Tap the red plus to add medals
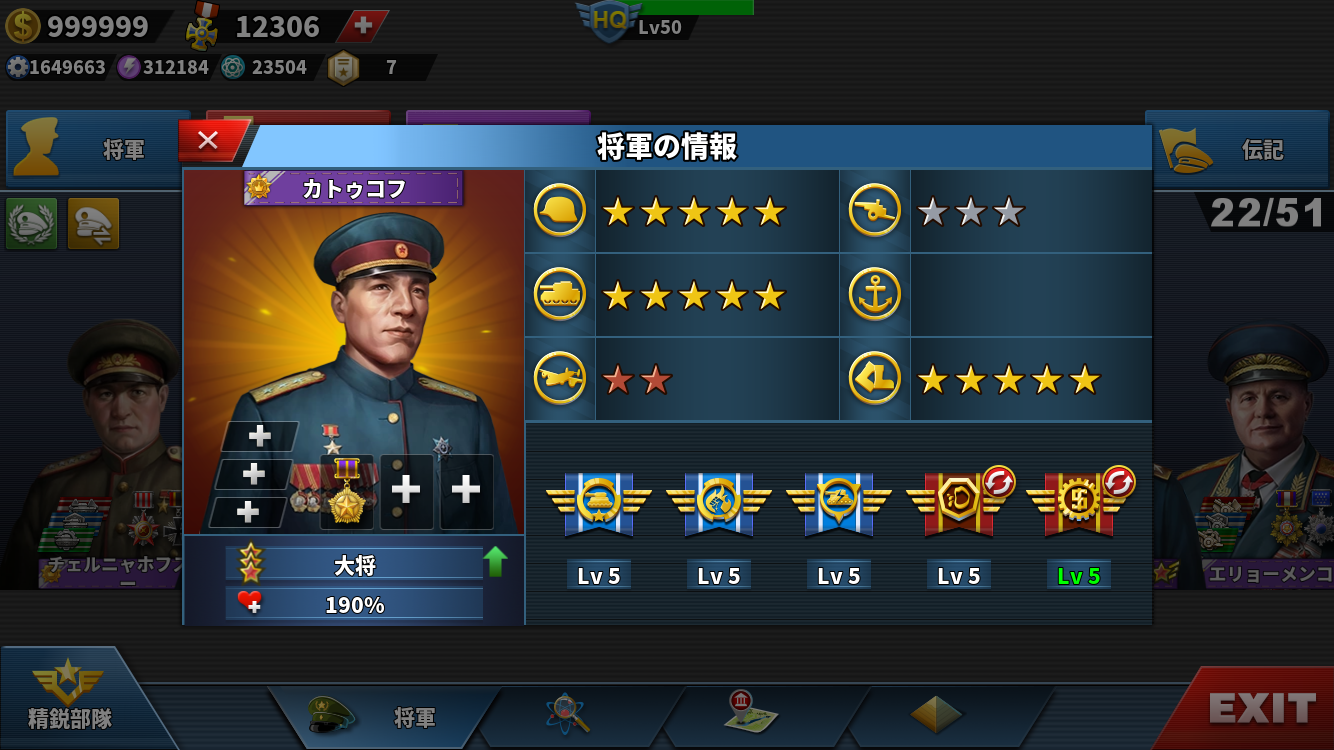The image size is (1334, 750). (x=363, y=26)
